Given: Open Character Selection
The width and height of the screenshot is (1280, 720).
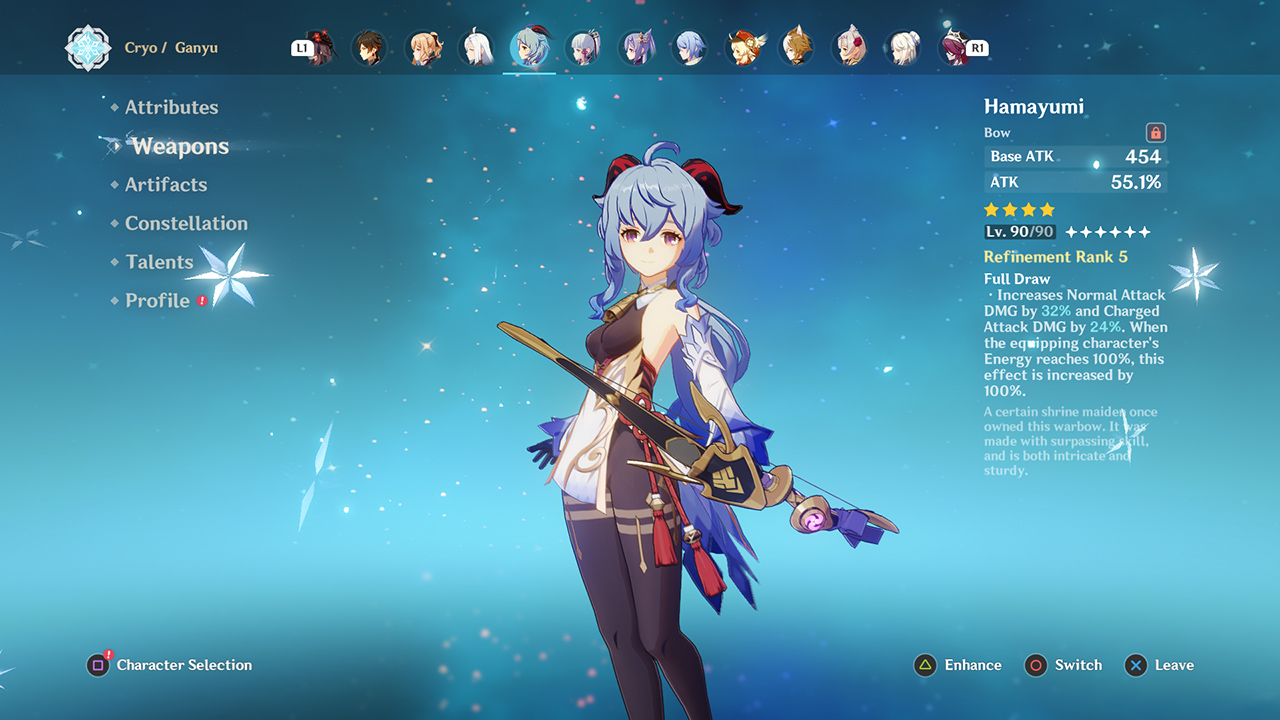Looking at the screenshot, I should tap(170, 665).
